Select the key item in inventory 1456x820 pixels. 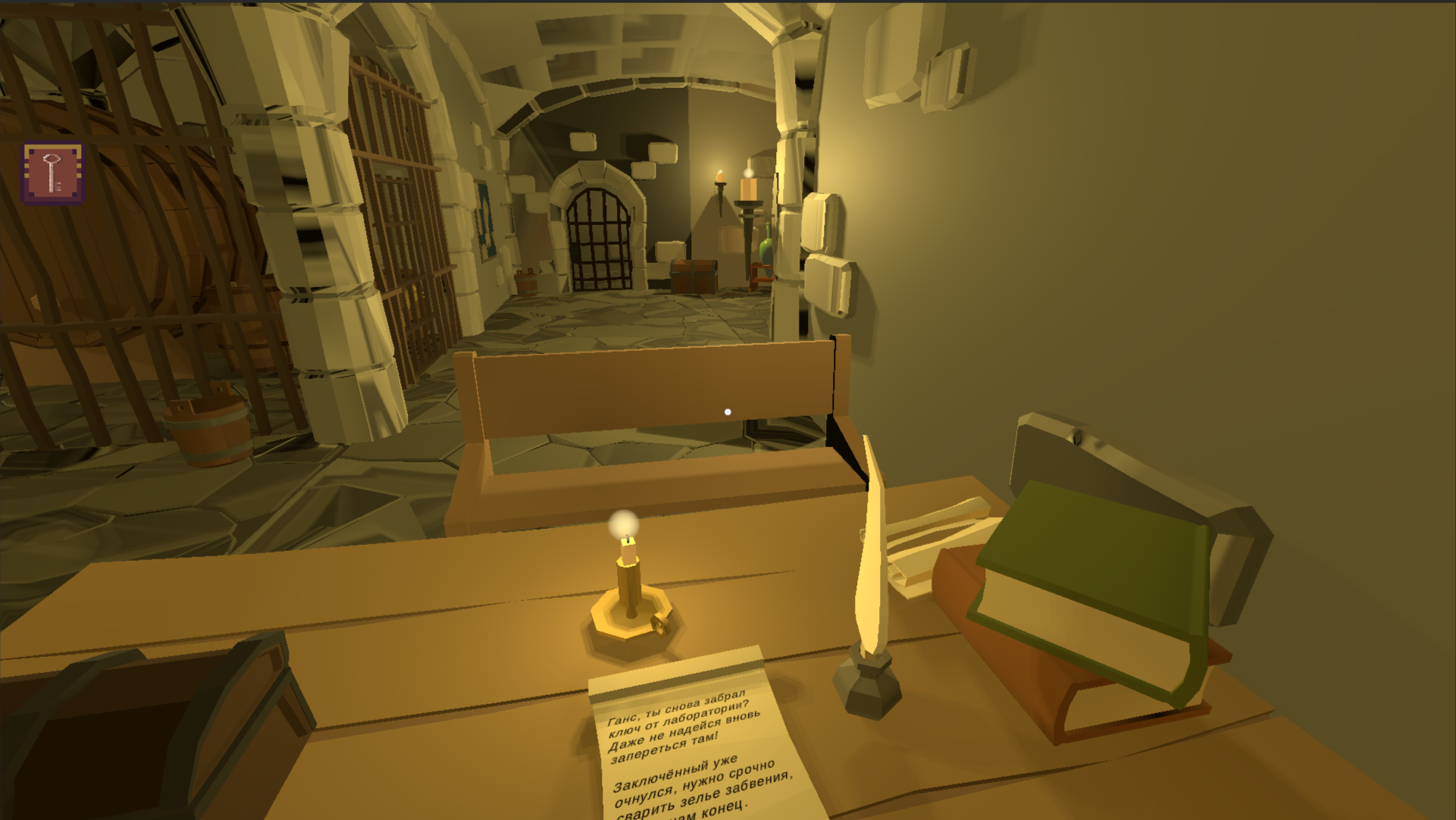coord(52,174)
